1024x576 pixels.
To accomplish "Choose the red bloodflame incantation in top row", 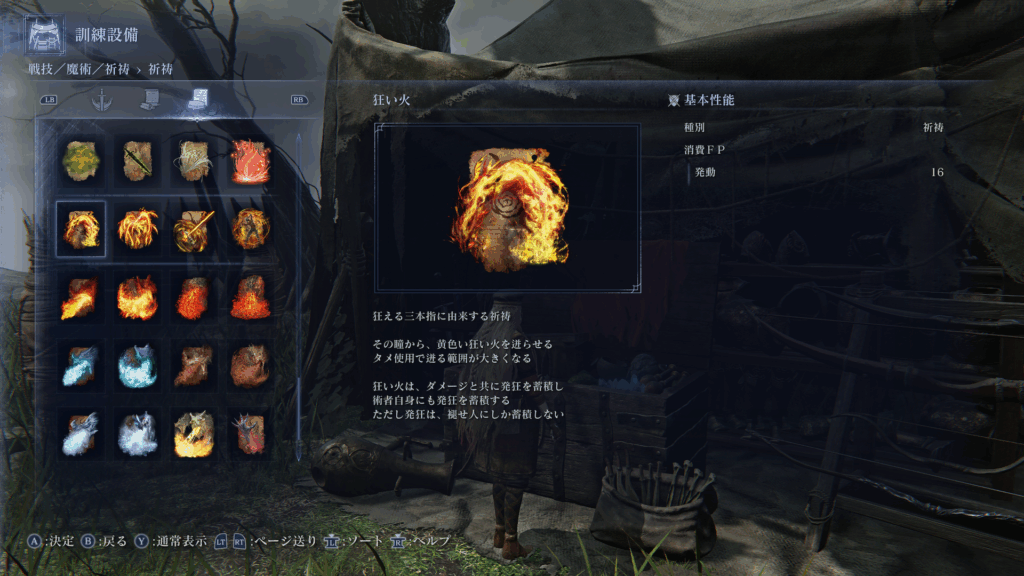I will (x=250, y=160).
